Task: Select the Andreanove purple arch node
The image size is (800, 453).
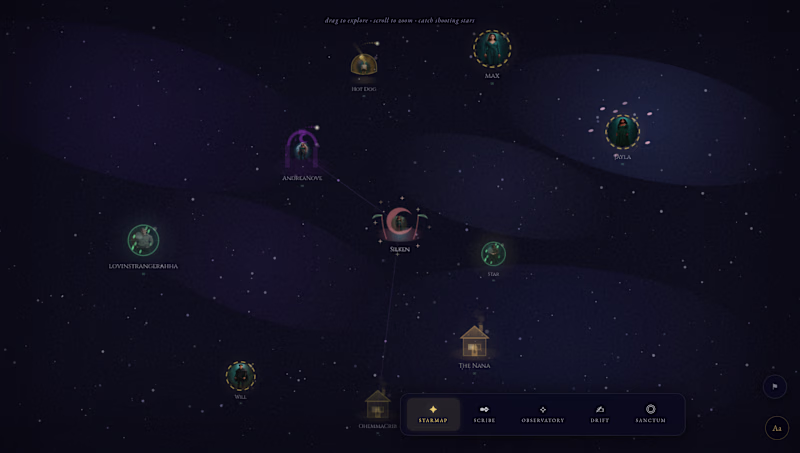Action: click(302, 151)
